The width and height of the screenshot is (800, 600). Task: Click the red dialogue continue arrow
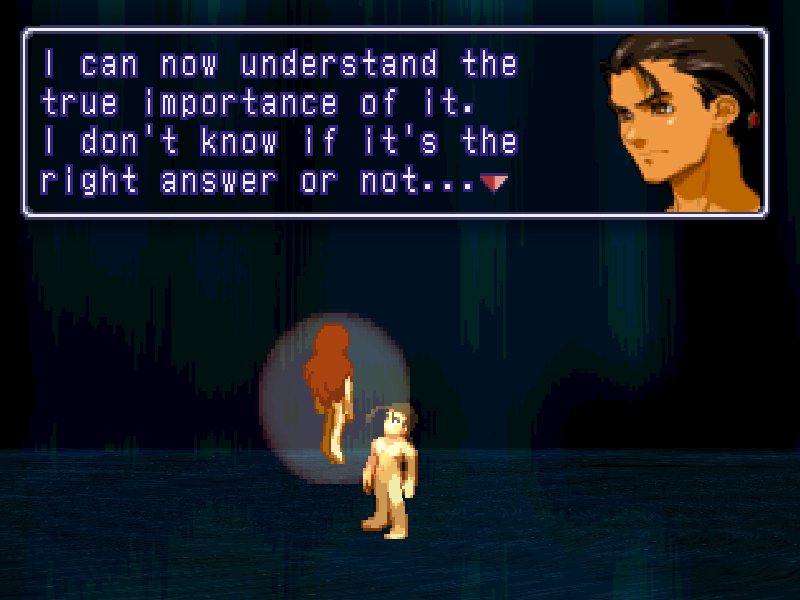click(x=493, y=183)
